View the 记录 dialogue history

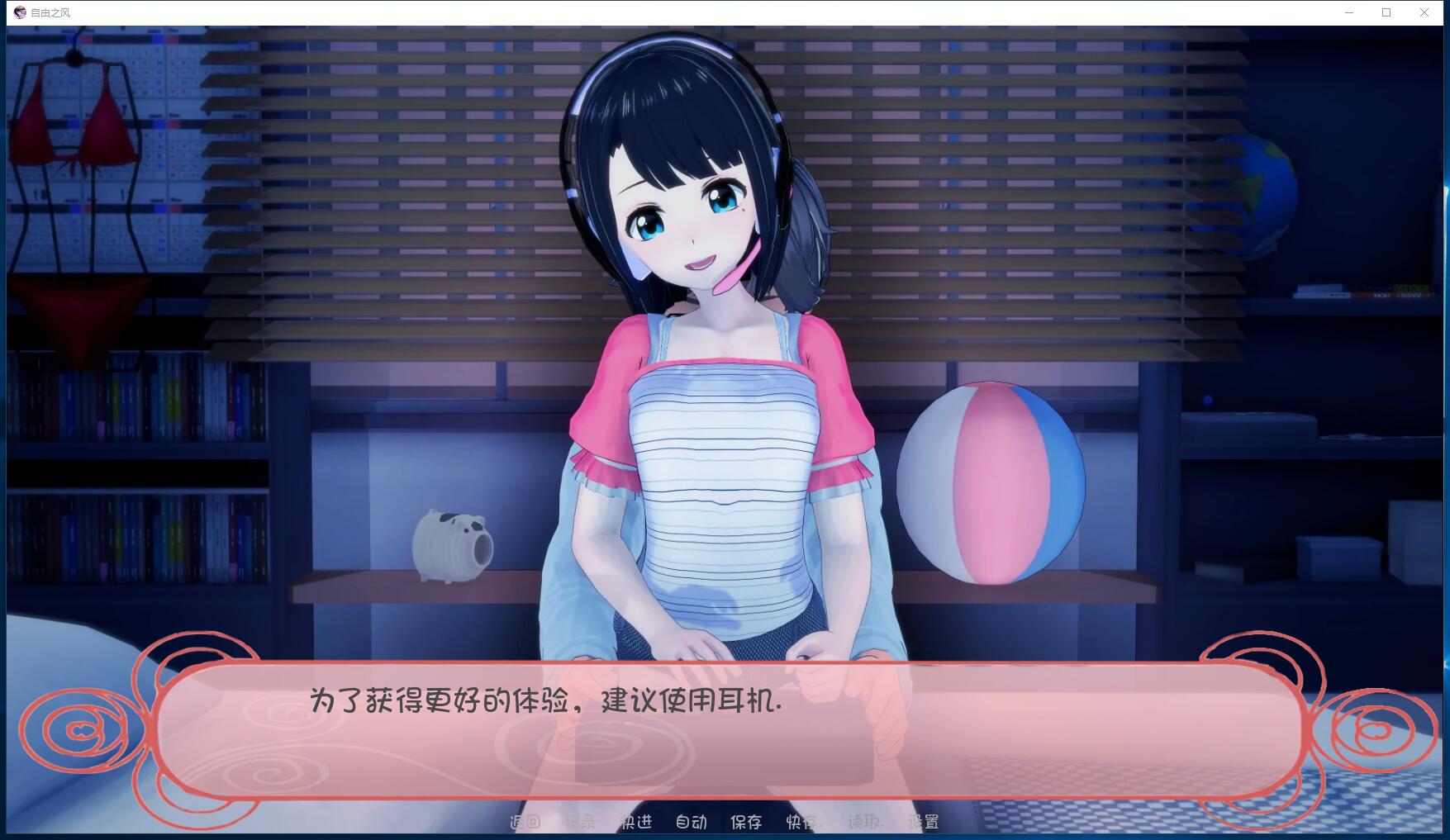pos(578,822)
